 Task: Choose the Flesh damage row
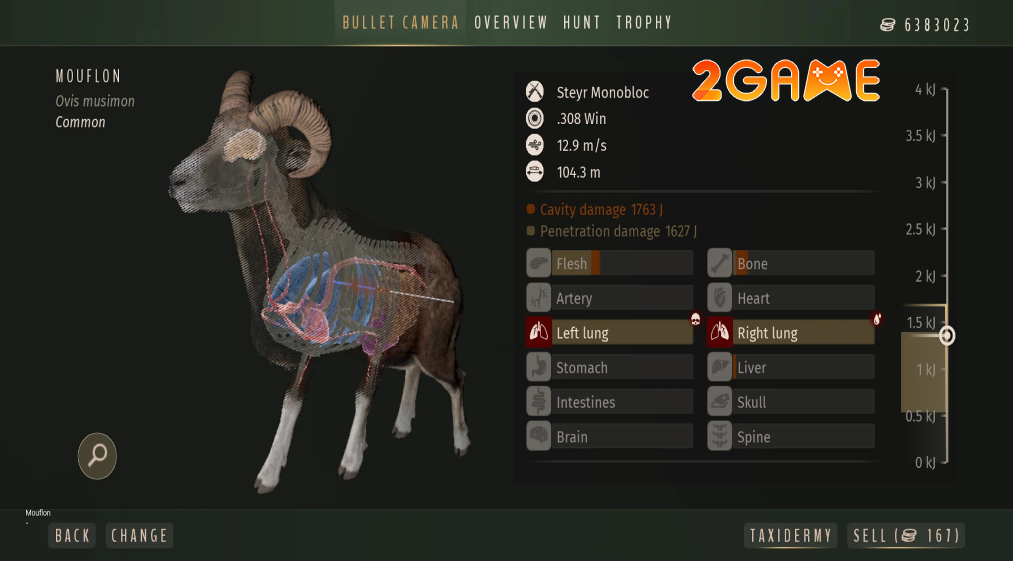(x=609, y=264)
